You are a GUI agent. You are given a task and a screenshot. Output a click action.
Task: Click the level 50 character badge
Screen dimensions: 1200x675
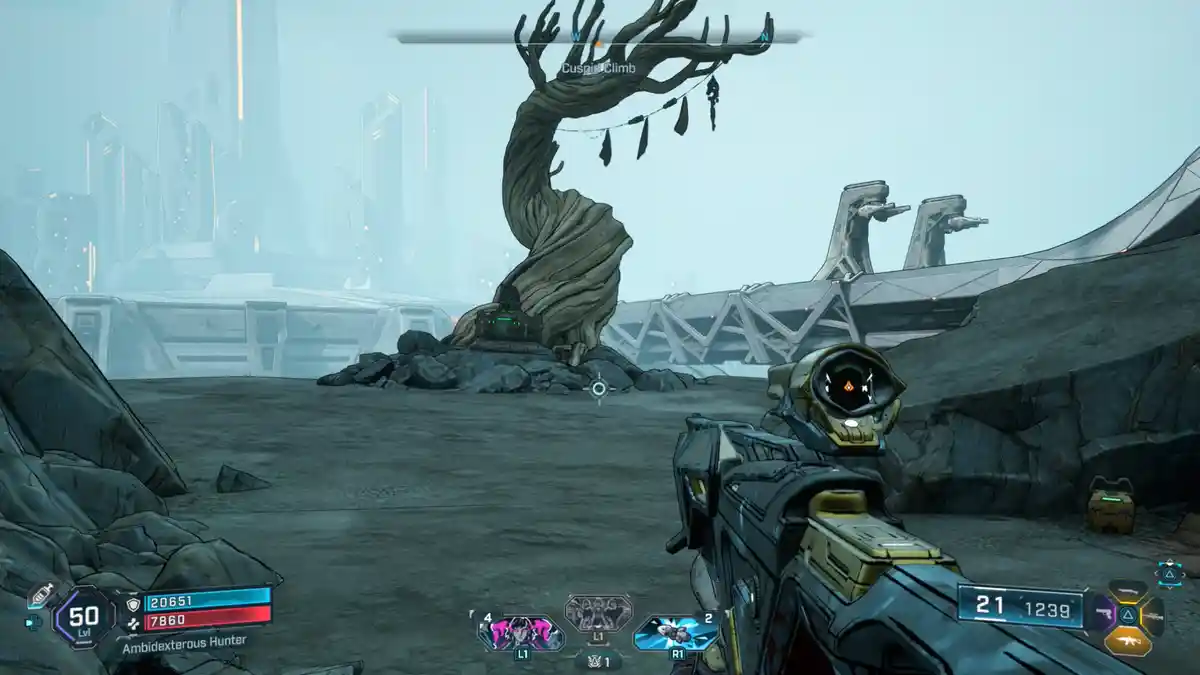click(84, 615)
